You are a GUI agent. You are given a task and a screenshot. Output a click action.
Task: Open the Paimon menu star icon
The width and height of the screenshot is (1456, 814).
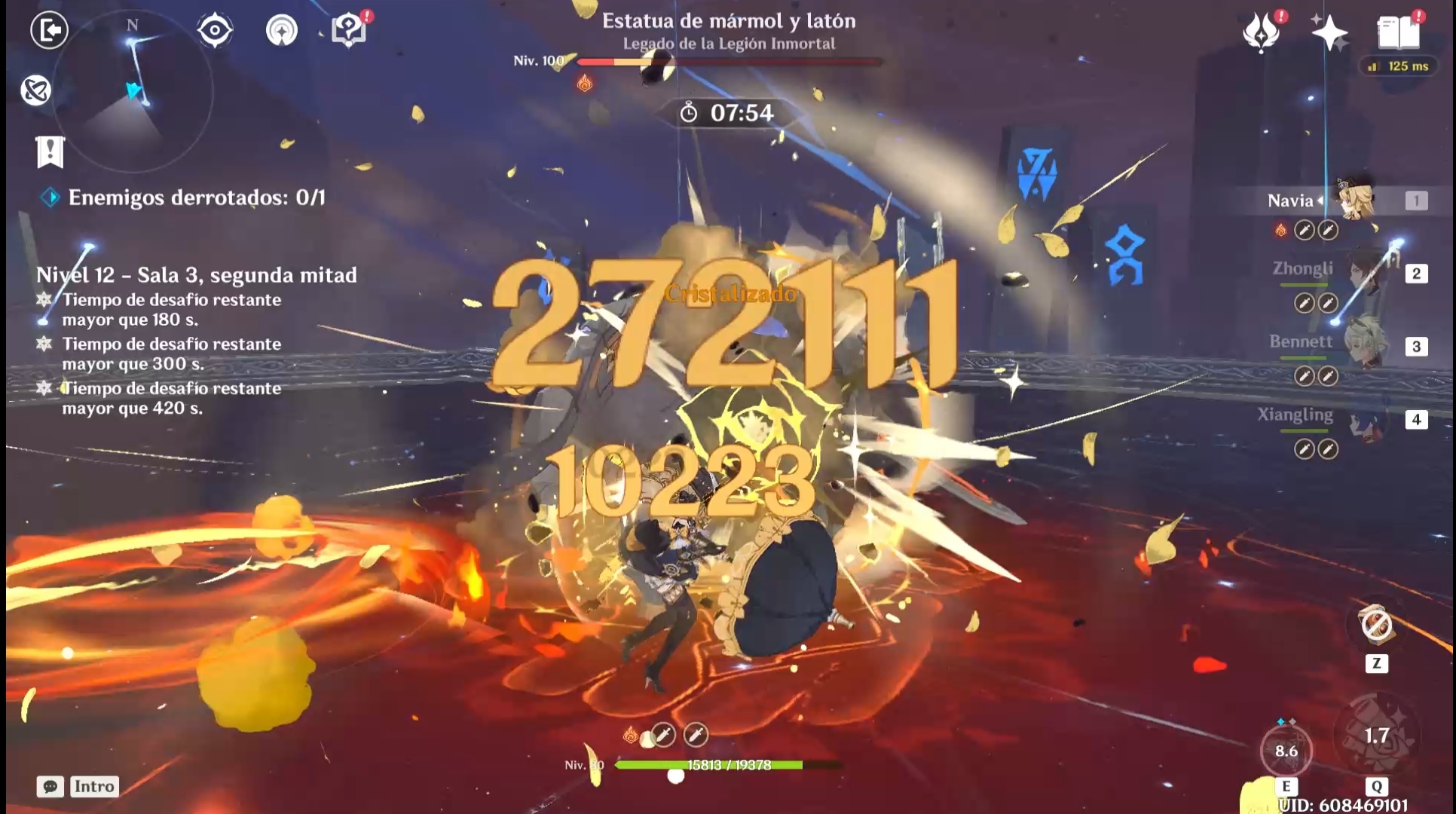tap(1331, 33)
